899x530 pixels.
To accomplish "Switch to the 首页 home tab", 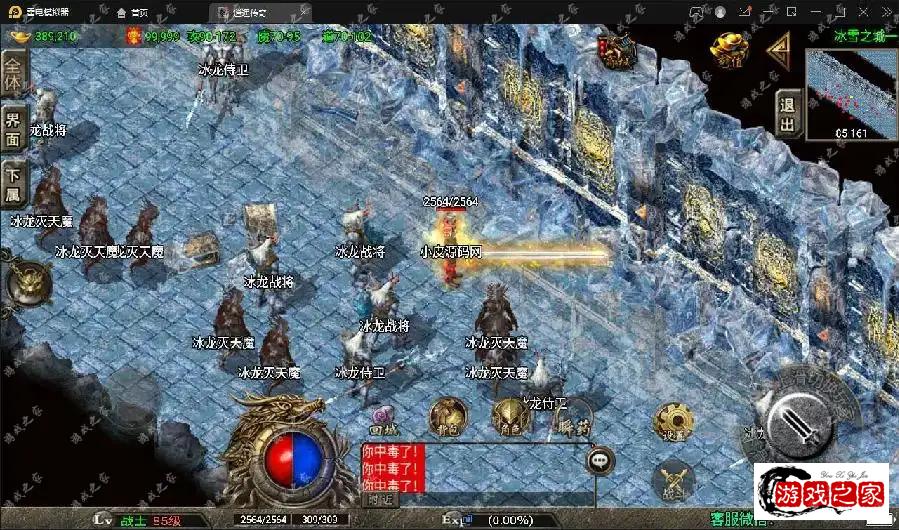I will click(x=140, y=12).
